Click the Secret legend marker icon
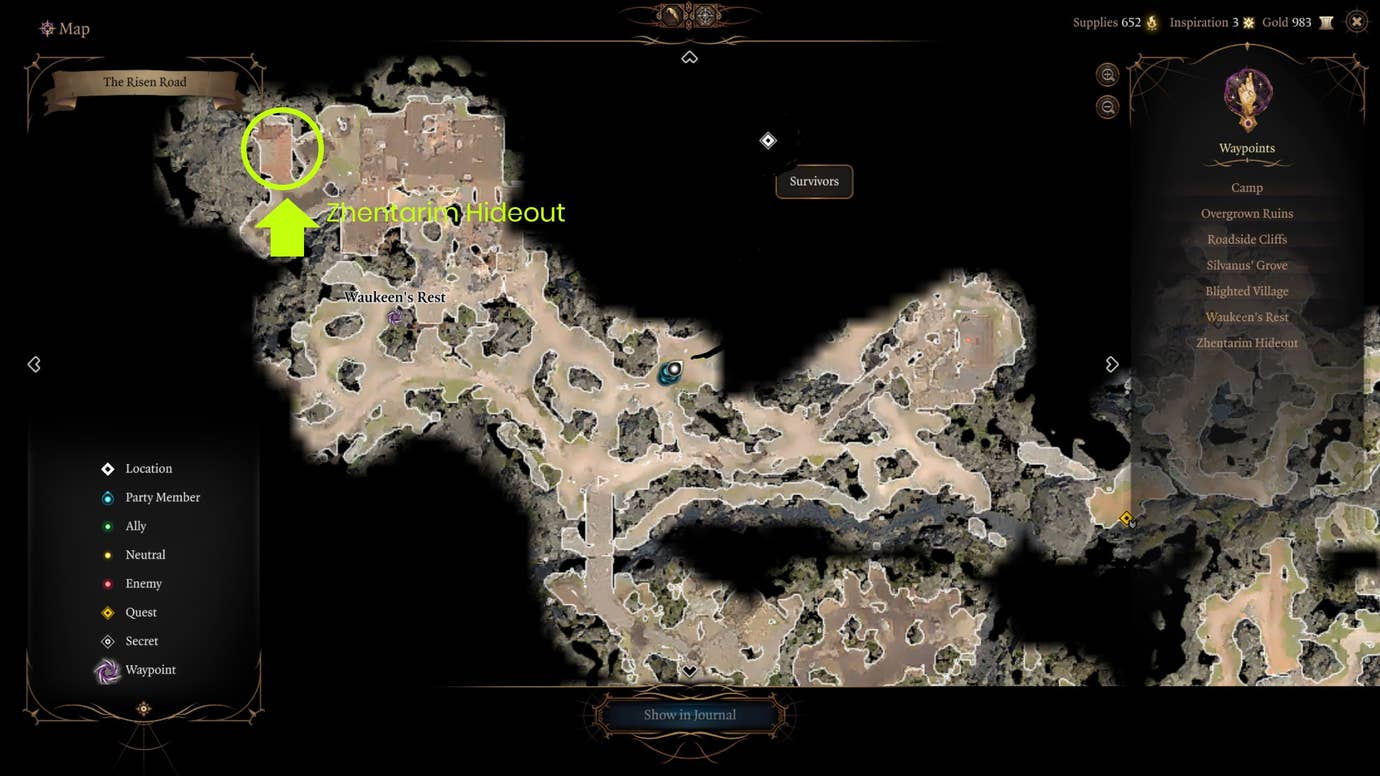The width and height of the screenshot is (1380, 776). pyautogui.click(x=108, y=641)
